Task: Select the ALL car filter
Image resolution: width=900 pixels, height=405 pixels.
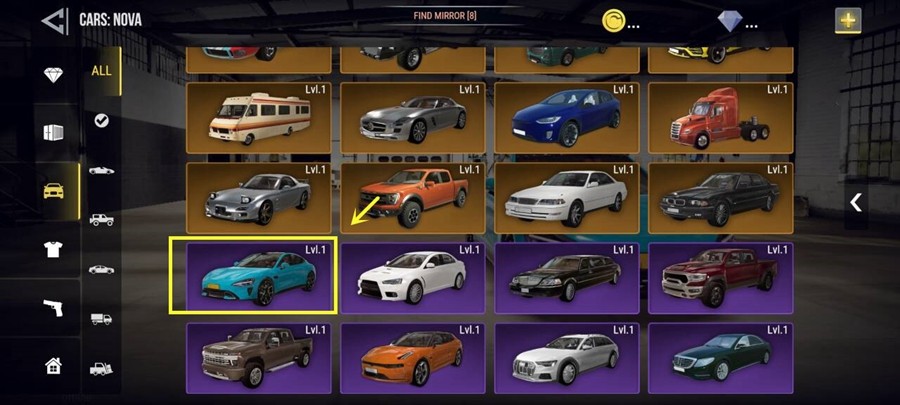Action: (101, 71)
